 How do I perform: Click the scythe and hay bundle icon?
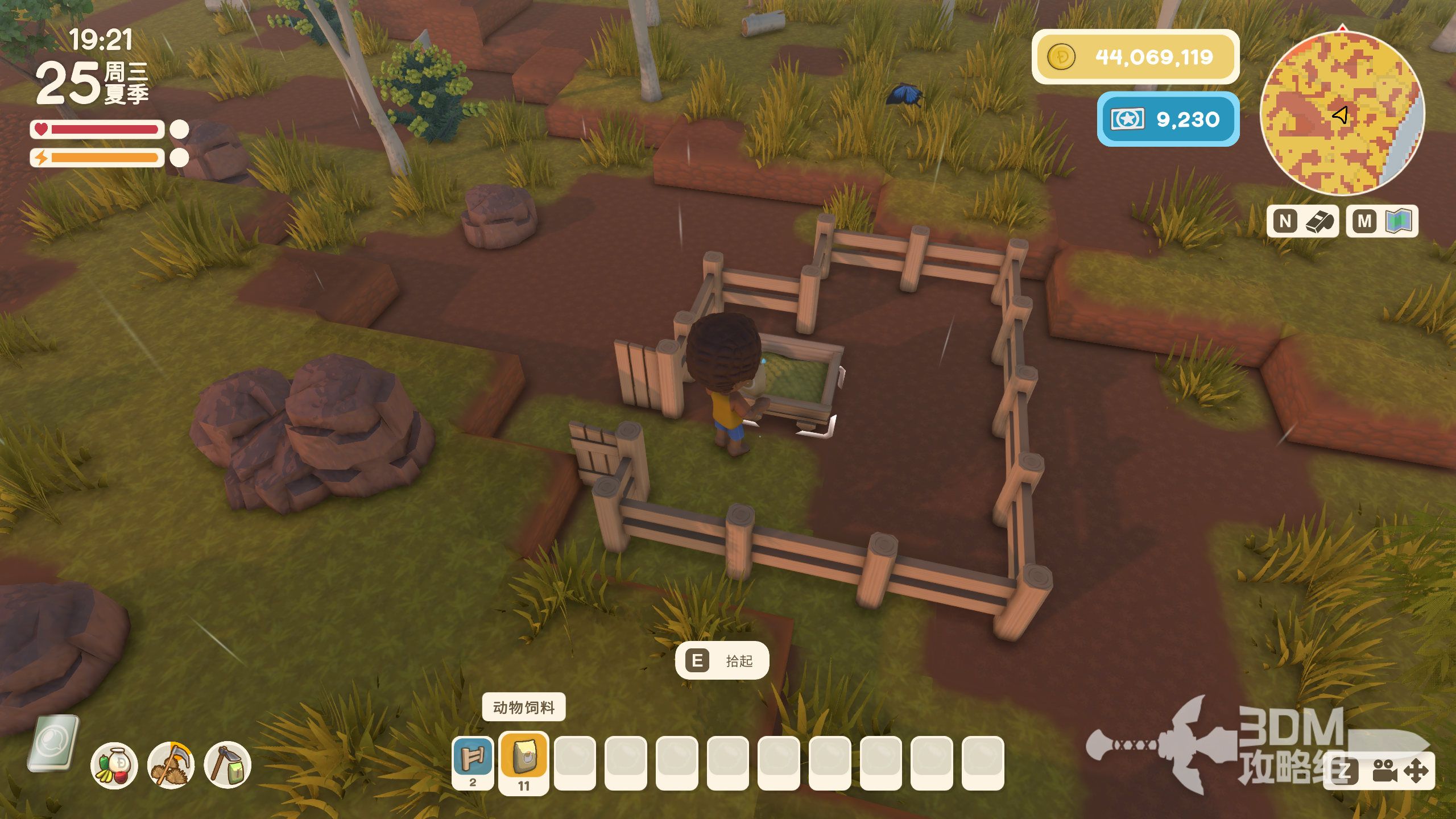click(171, 765)
